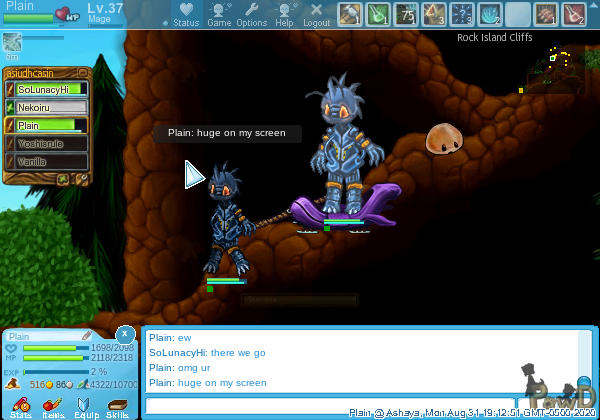The height and width of the screenshot is (420, 600).
Task: Activate the blue question-mark burst skill
Action: 461,14
